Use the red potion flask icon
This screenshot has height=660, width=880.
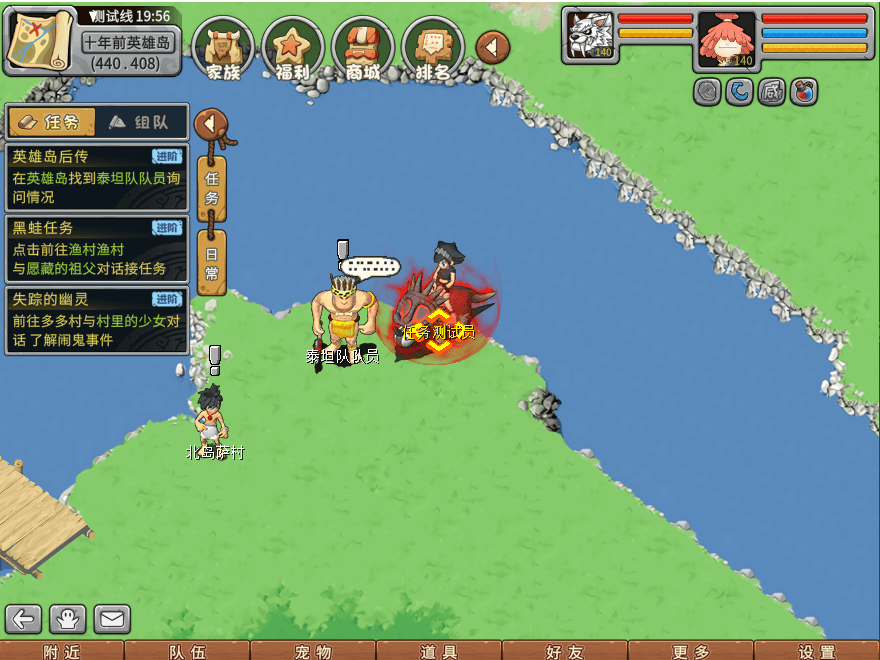[803, 92]
